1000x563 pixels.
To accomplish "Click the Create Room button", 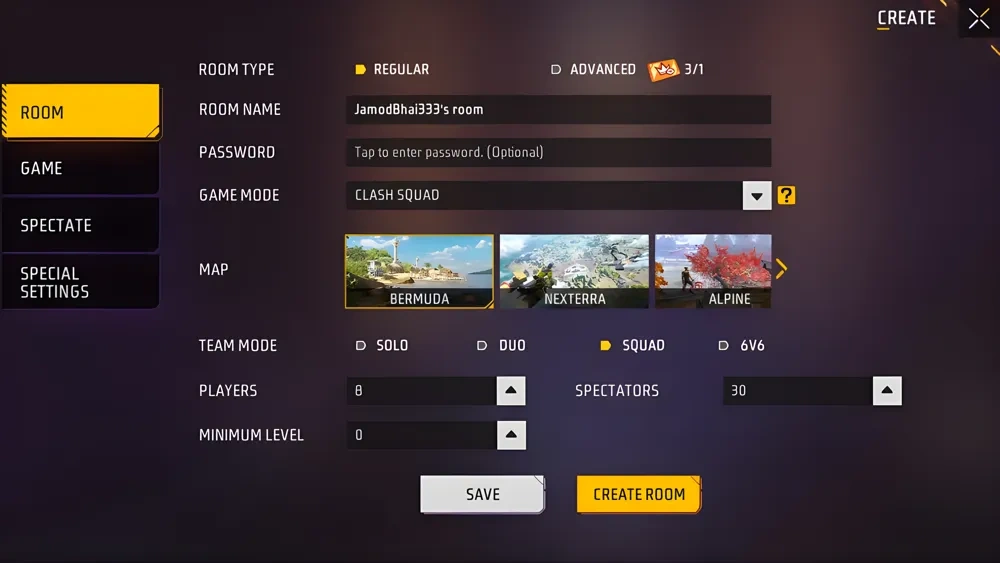I will pos(639,494).
